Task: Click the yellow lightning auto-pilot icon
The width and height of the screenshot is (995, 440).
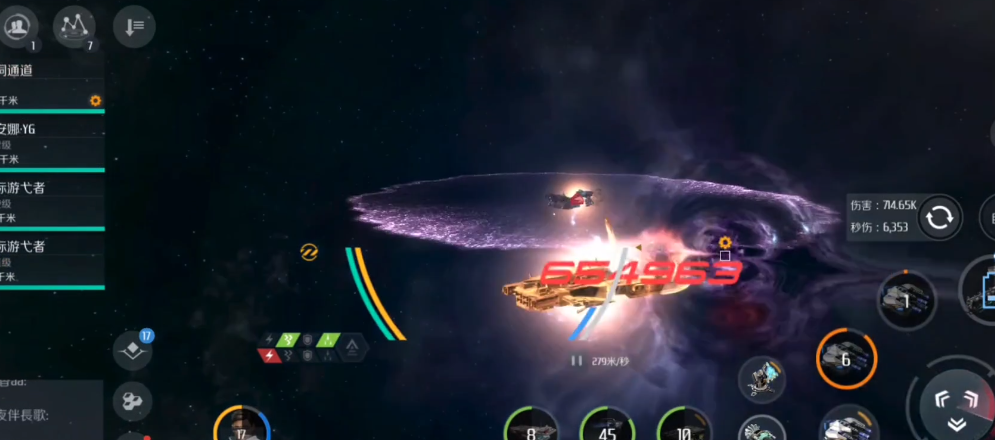Action: pos(309,251)
